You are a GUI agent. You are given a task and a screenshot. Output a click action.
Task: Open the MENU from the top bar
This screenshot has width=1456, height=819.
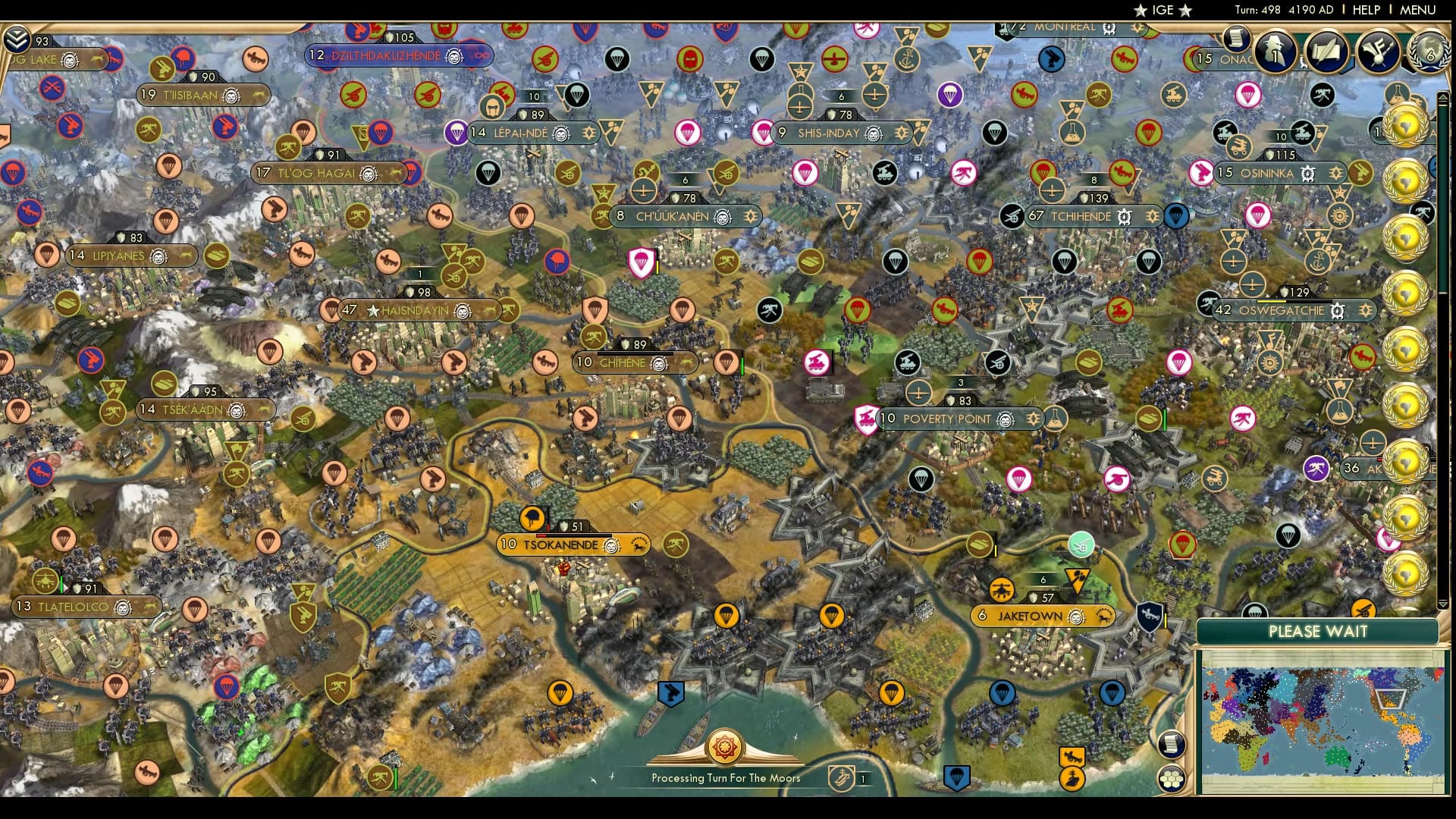1418,11
